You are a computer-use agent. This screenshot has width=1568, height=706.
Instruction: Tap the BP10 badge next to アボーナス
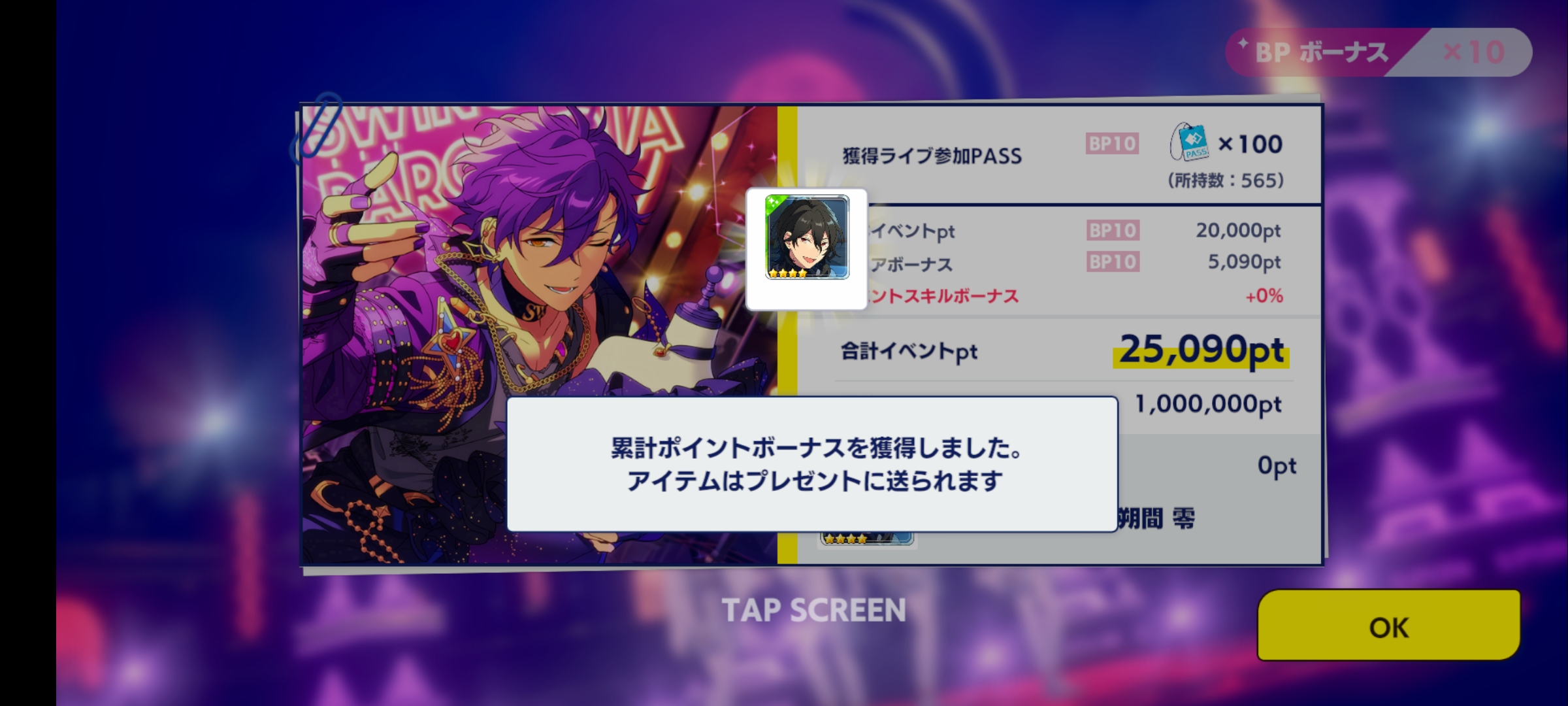point(1113,262)
